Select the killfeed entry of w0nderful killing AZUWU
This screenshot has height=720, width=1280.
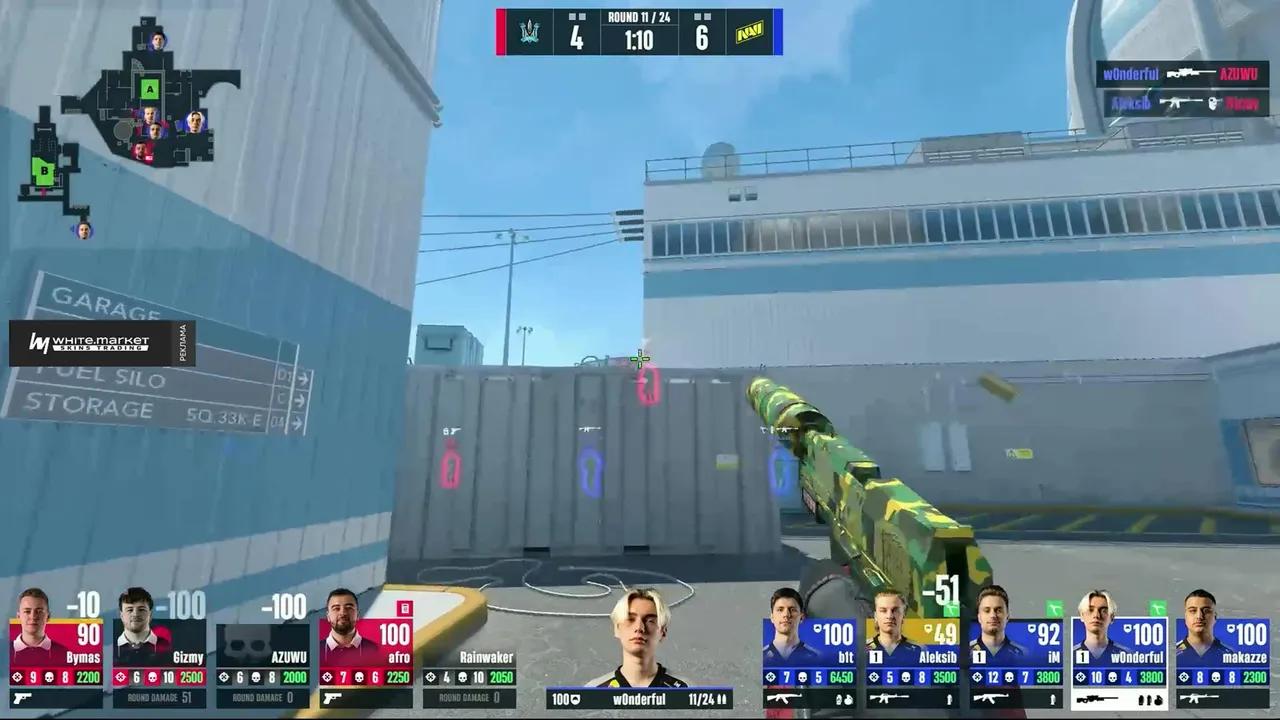(x=1183, y=74)
